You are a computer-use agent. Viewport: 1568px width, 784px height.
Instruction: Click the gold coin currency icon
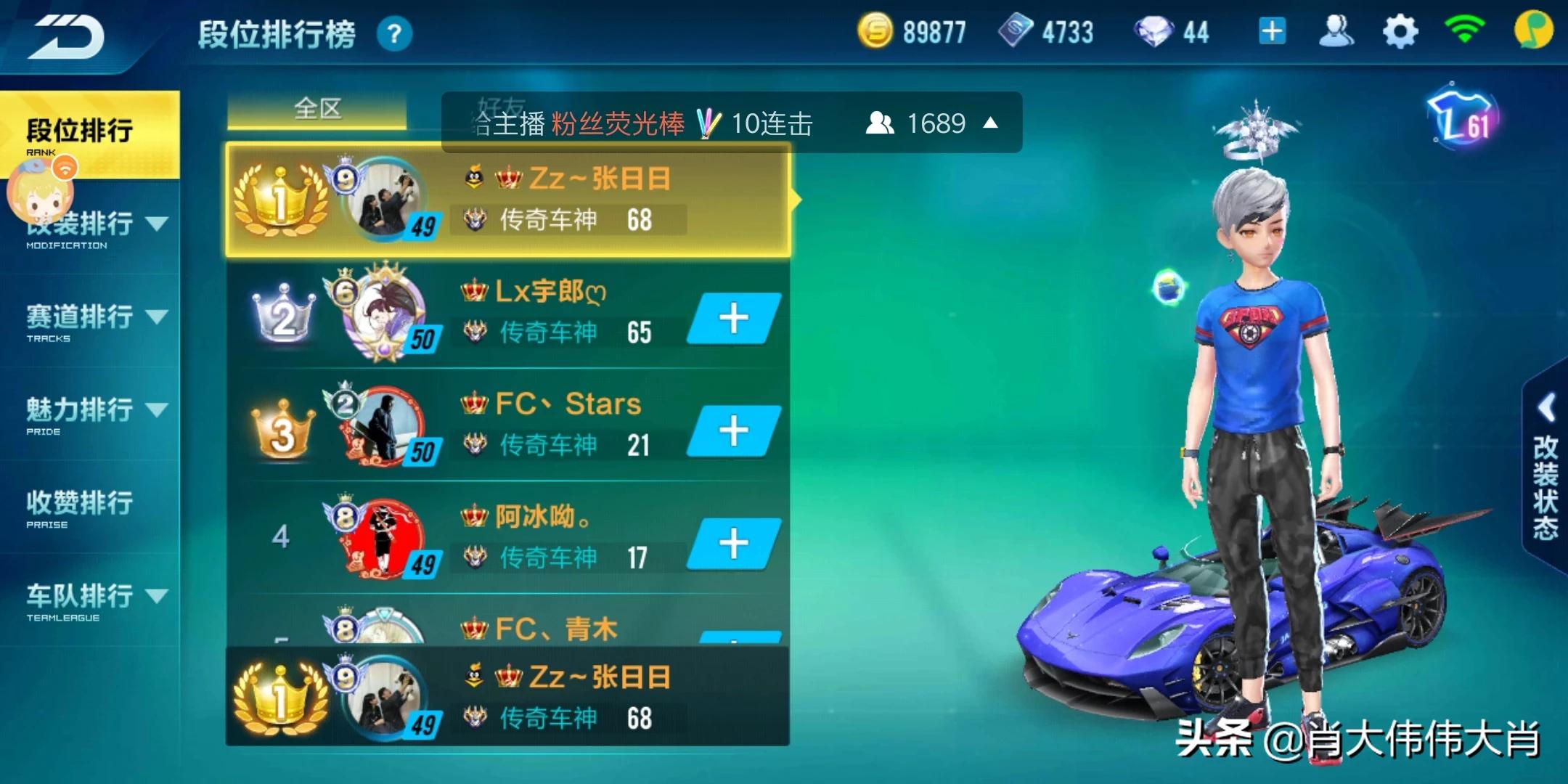coord(876,30)
